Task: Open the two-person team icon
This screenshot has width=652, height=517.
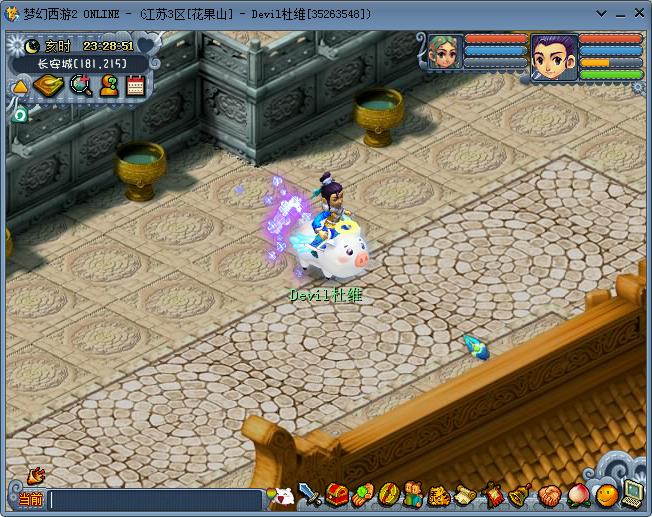Action: (414, 494)
